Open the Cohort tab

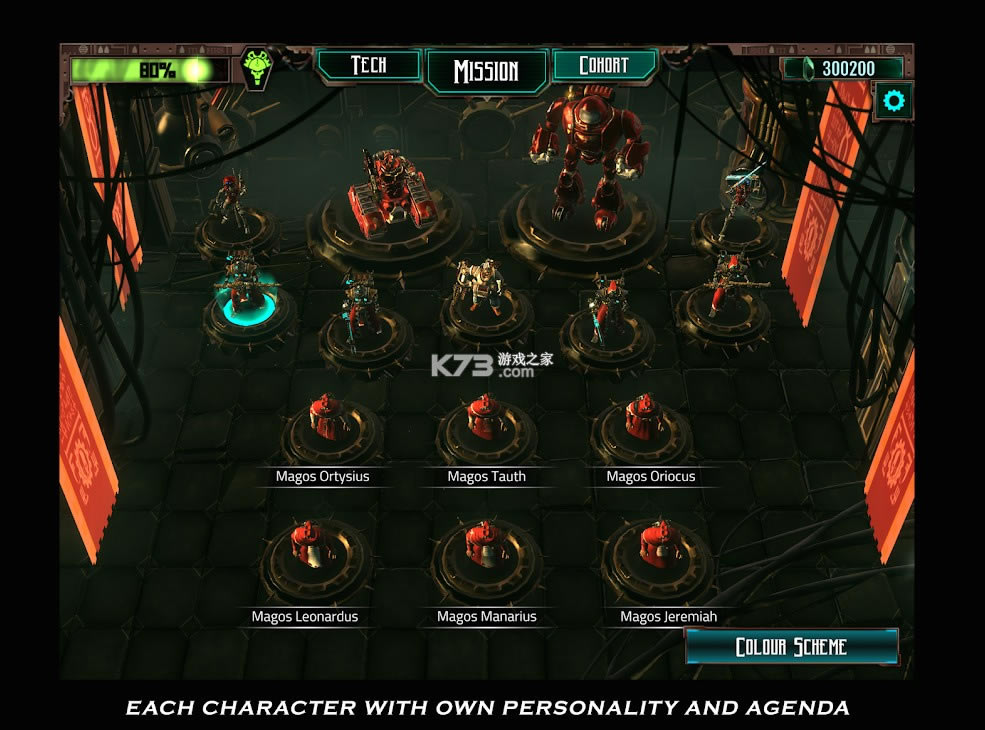[x=604, y=66]
